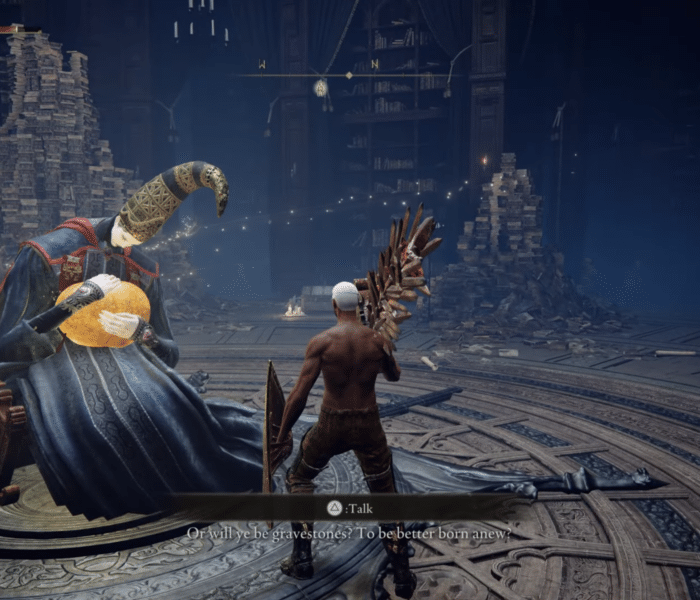The width and height of the screenshot is (700, 600).
Task: Select the glowing marker icon under the compass
Action: [x=320, y=88]
